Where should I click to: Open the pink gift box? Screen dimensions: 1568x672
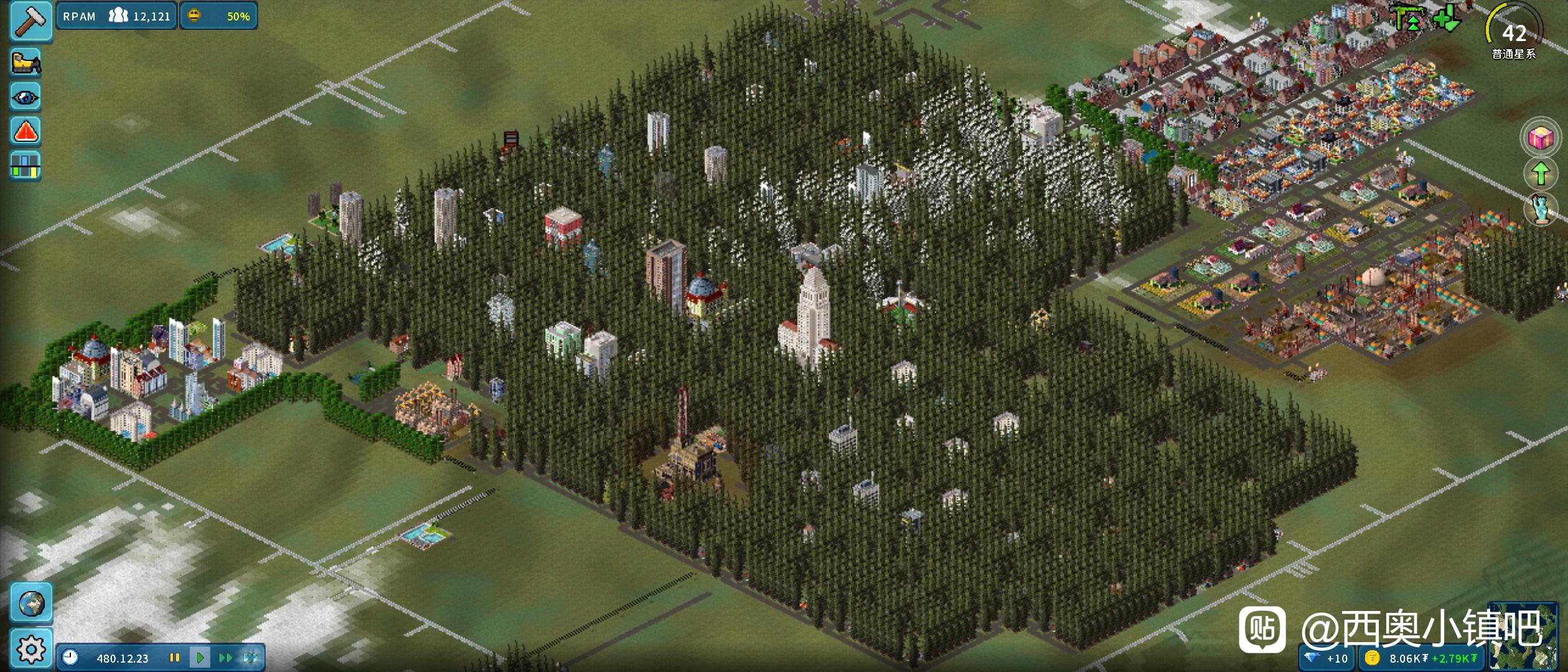coord(1541,138)
